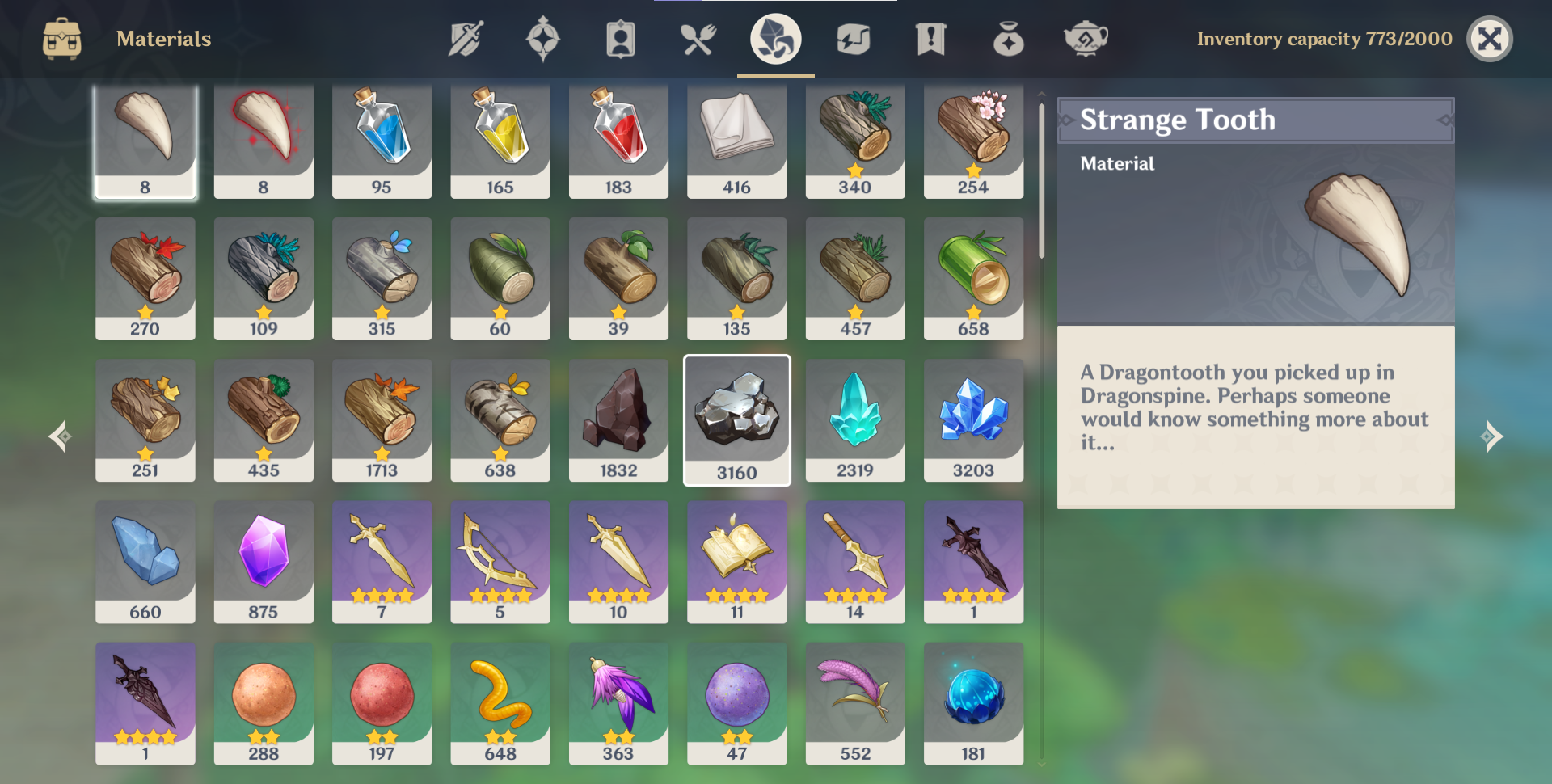This screenshot has height=784, width=1552.
Task: Select the green bamboo log counting 658
Action: tap(973, 277)
